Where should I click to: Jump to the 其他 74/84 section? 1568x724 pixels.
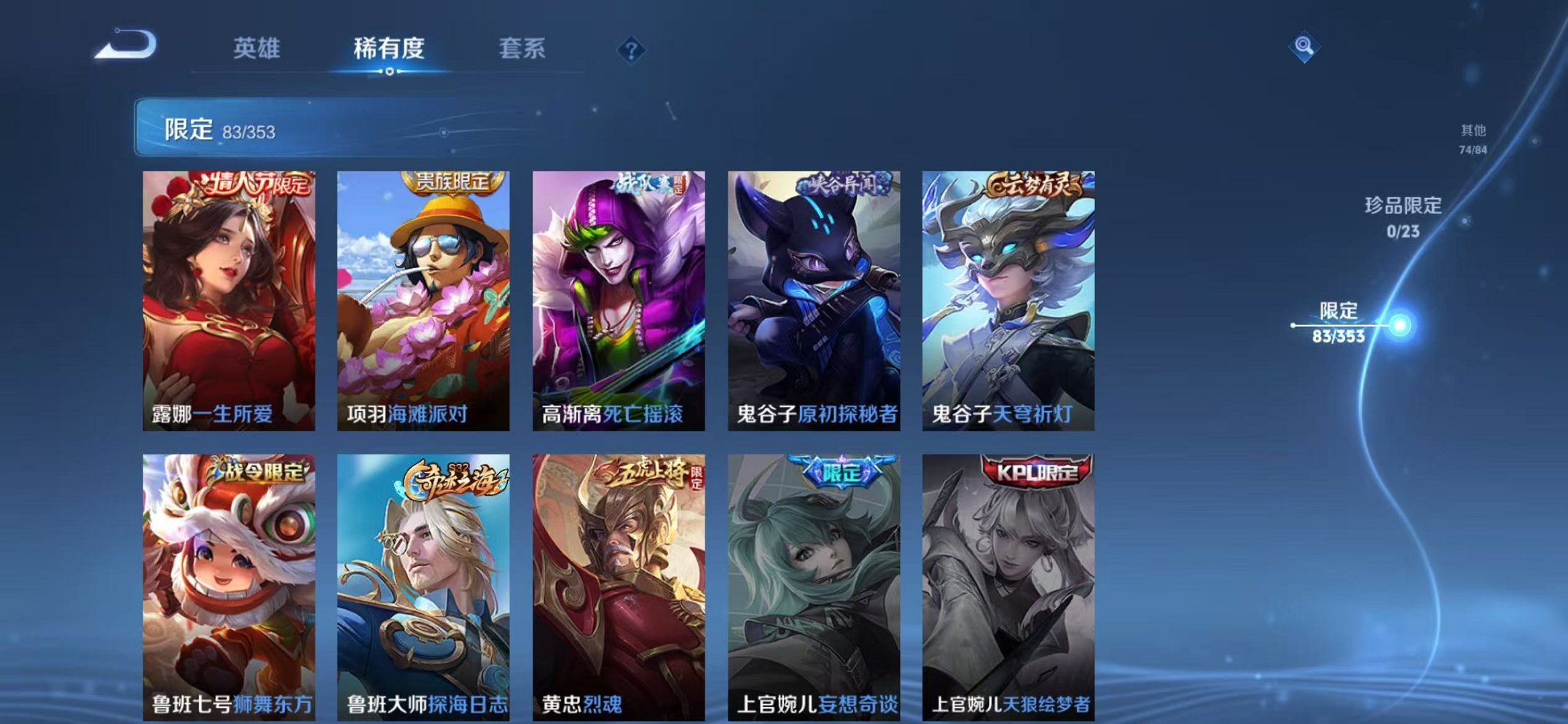[x=1473, y=138]
